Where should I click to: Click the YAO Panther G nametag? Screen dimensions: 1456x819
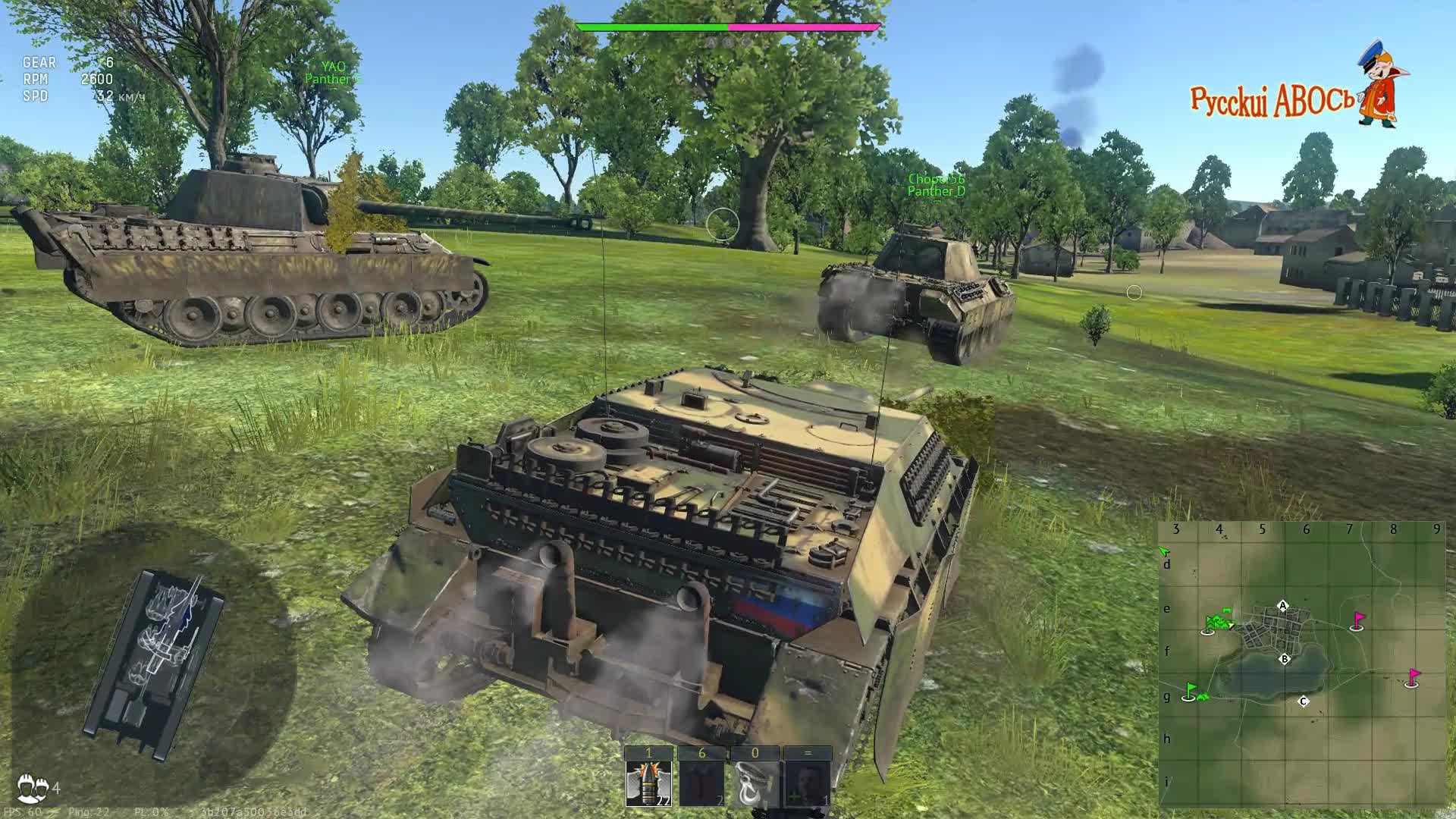(334, 72)
